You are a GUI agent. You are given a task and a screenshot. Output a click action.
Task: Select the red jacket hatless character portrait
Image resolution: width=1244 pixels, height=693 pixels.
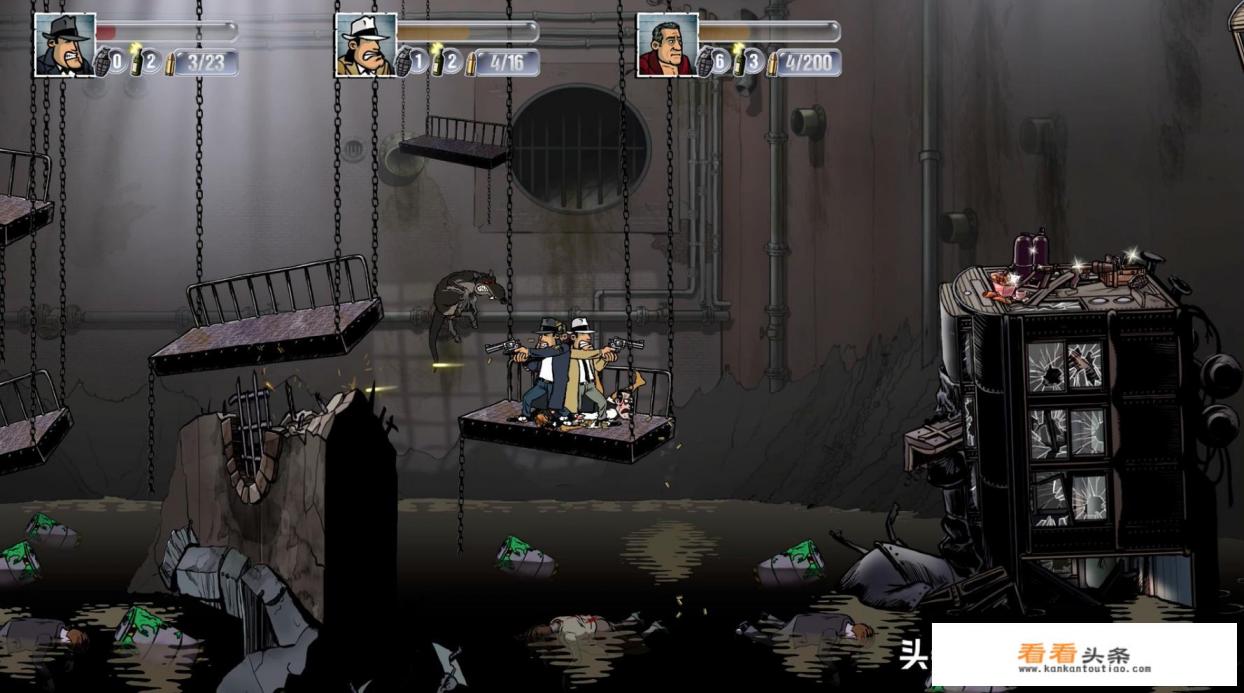point(667,45)
